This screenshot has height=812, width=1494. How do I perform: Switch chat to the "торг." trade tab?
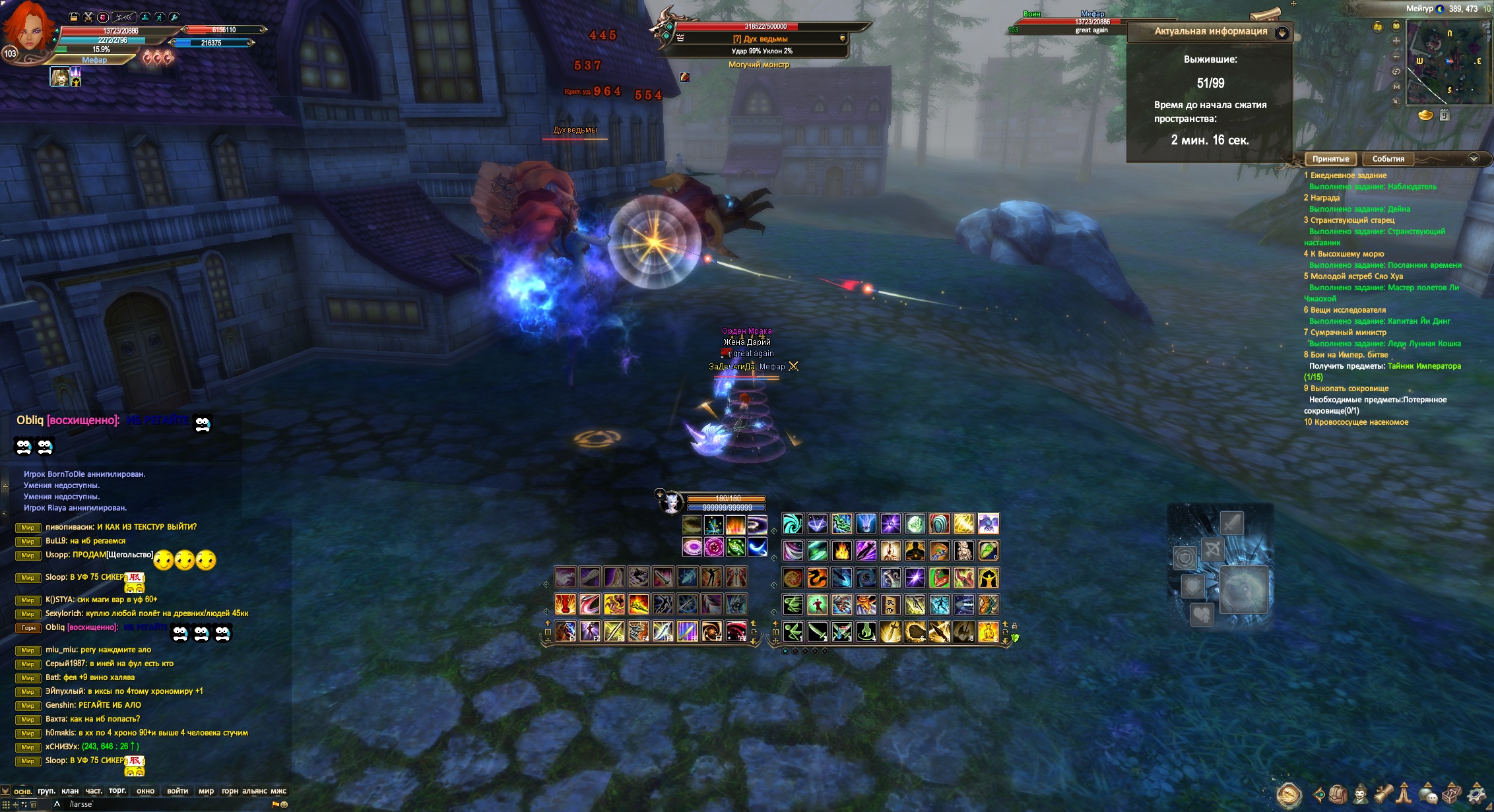click(x=117, y=790)
